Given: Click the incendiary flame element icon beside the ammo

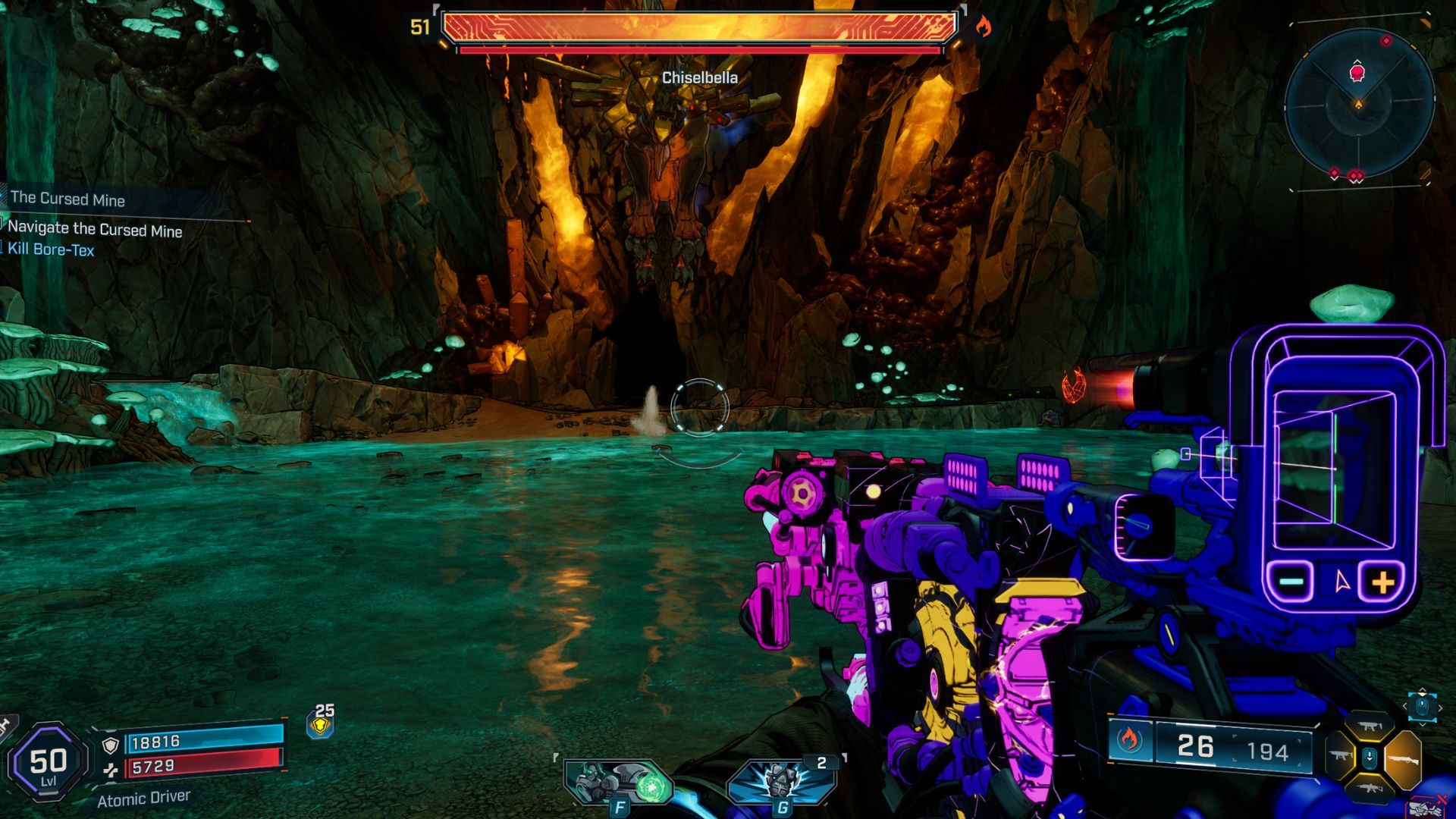Looking at the screenshot, I should point(1129,739).
